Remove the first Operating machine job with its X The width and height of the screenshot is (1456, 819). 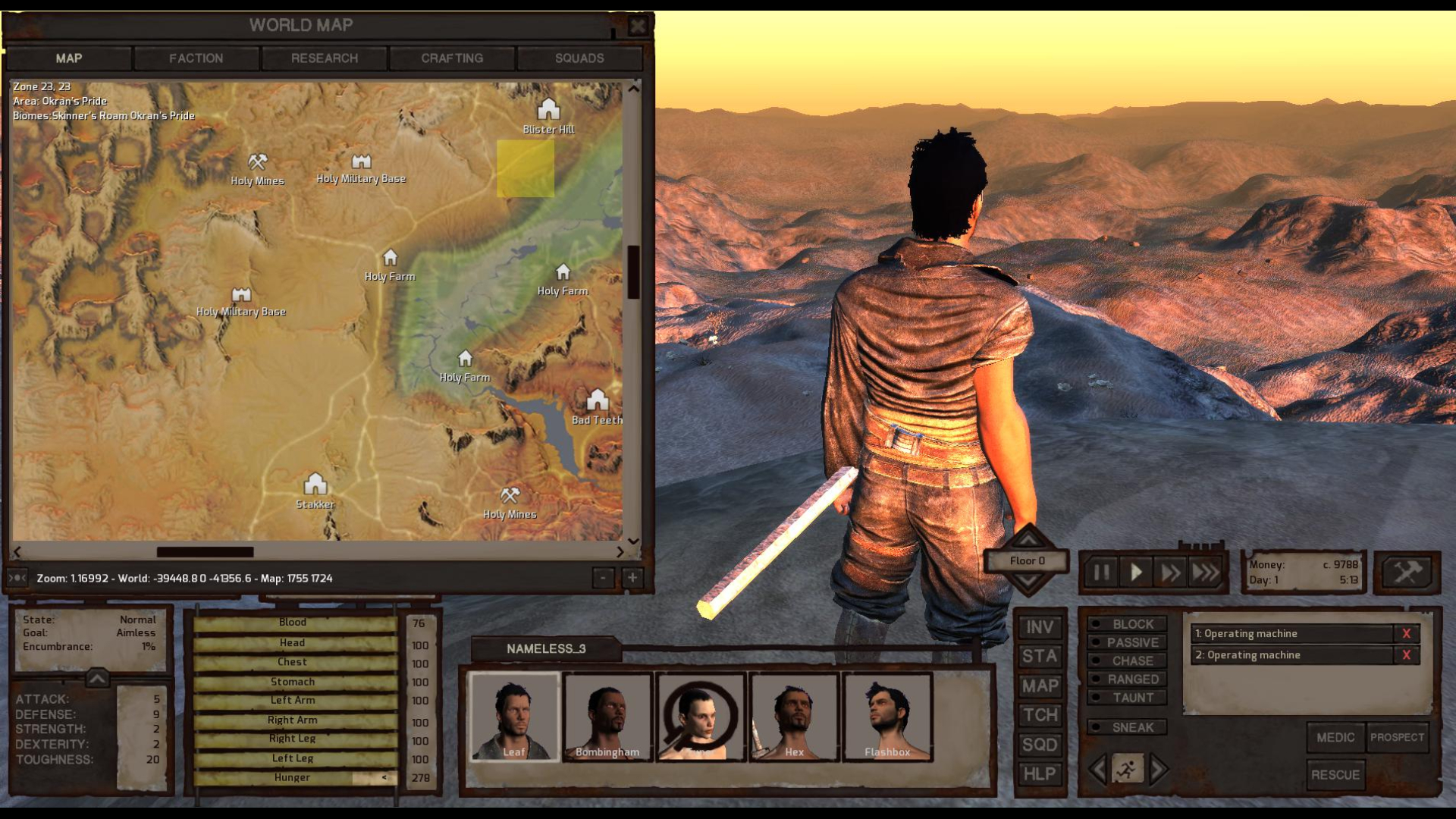[x=1407, y=634]
